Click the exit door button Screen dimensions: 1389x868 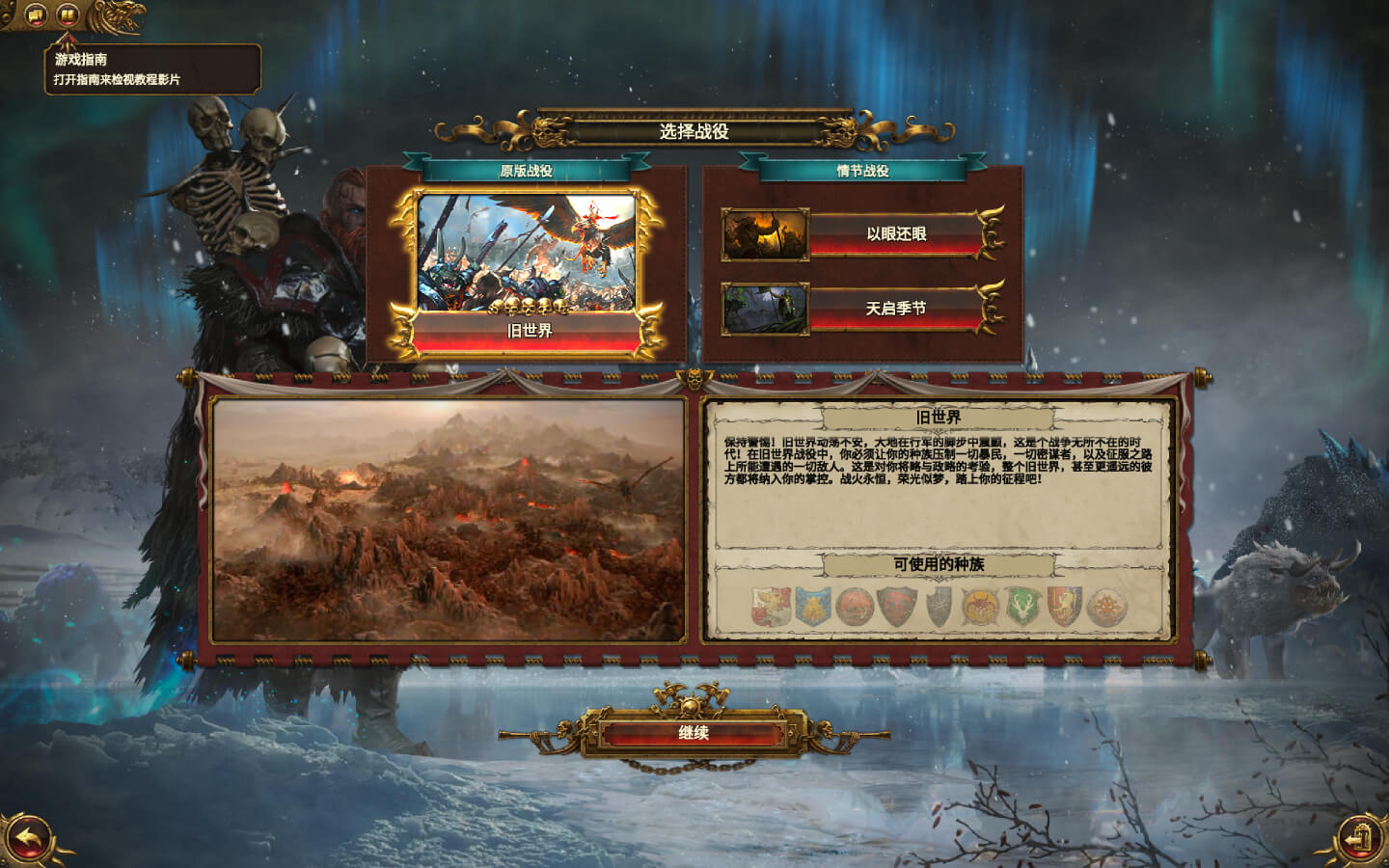1359,838
